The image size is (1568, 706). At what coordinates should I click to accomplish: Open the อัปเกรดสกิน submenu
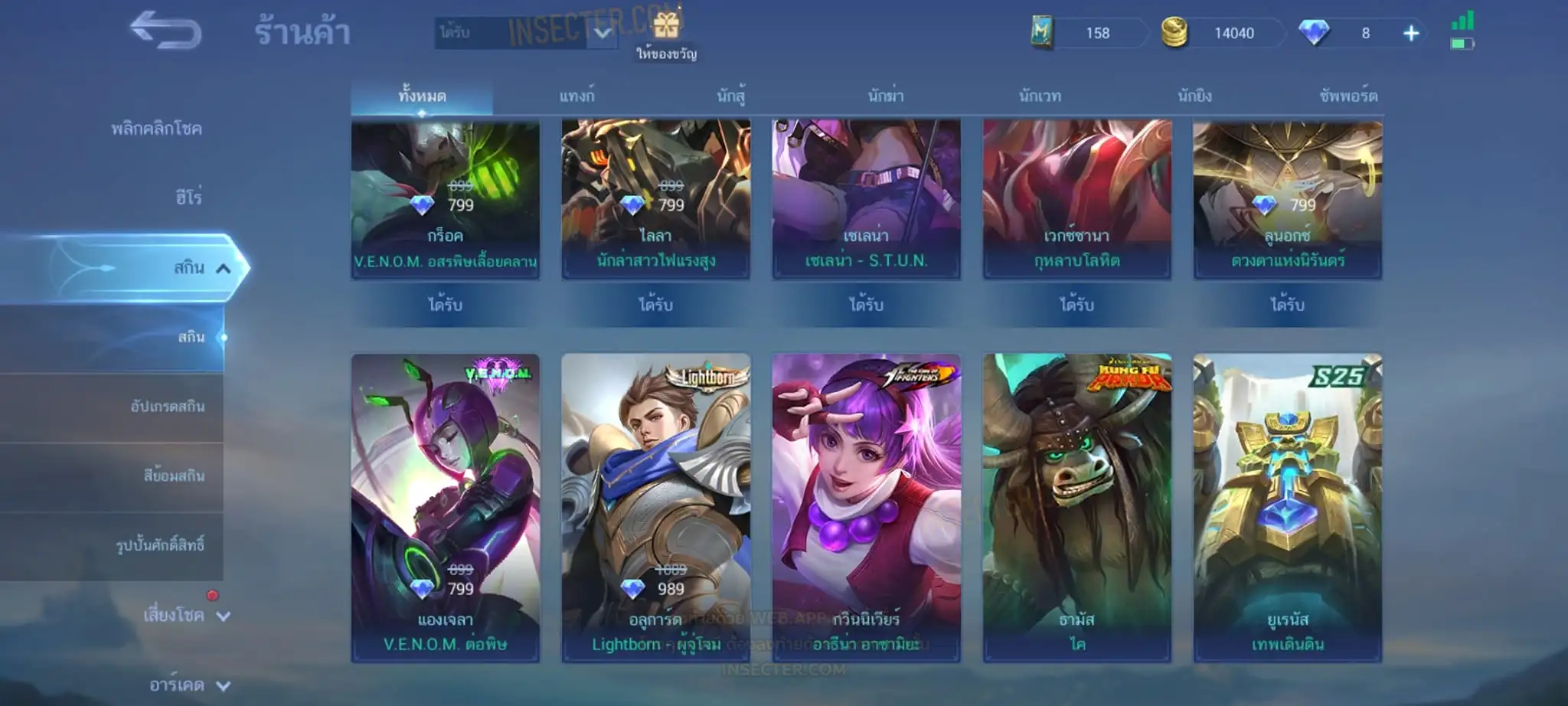coord(167,406)
